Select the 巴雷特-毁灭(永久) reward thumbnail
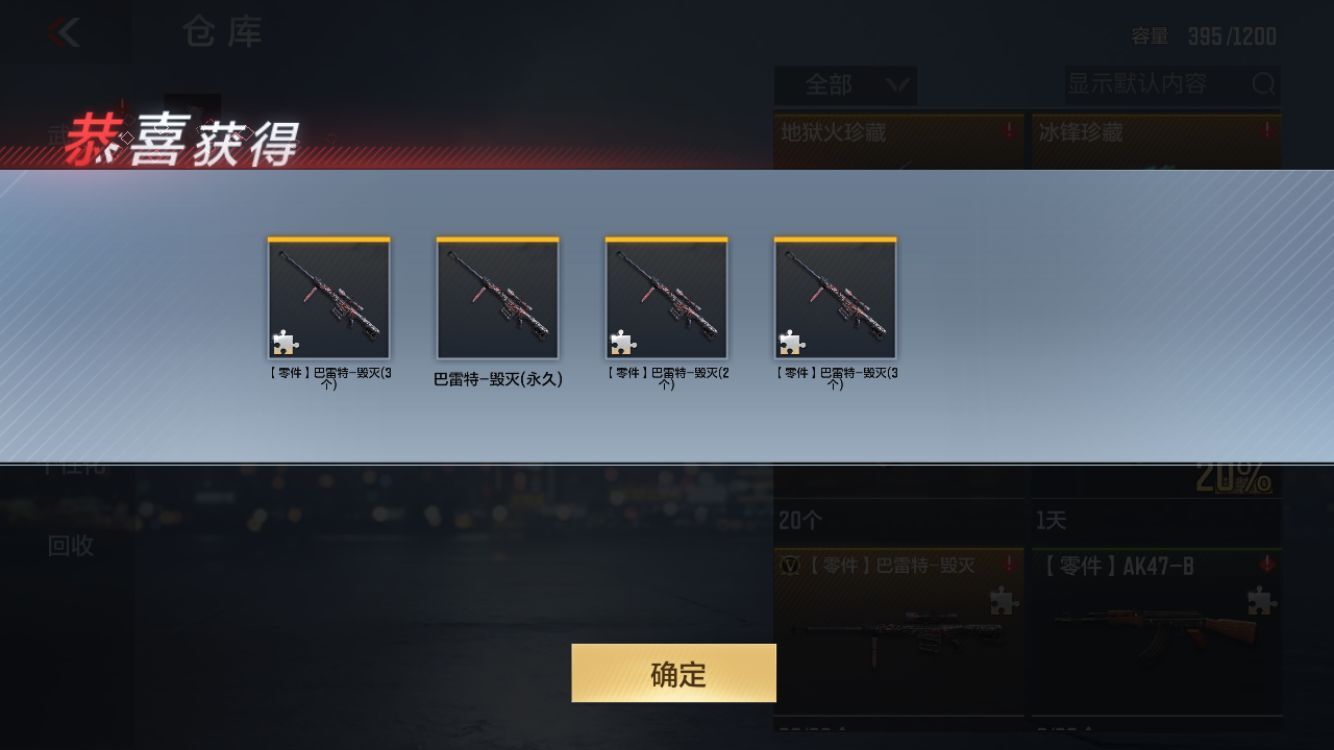Screen dimensions: 1334x750 (x=497, y=297)
